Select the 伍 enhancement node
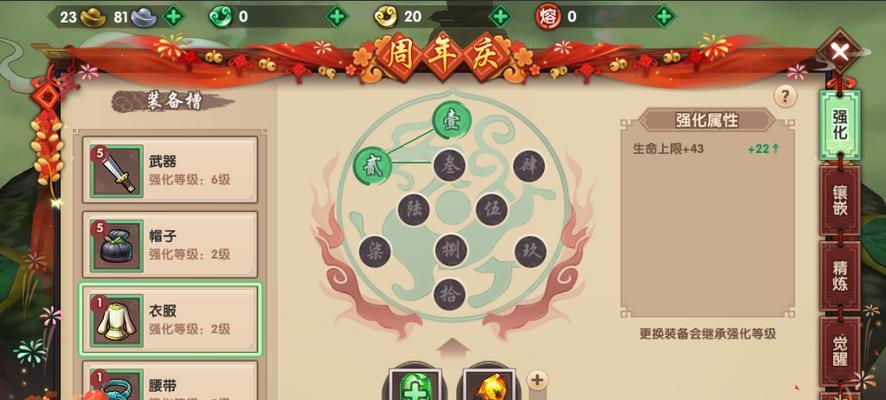Screen dimensions: 886x400 click(491, 209)
